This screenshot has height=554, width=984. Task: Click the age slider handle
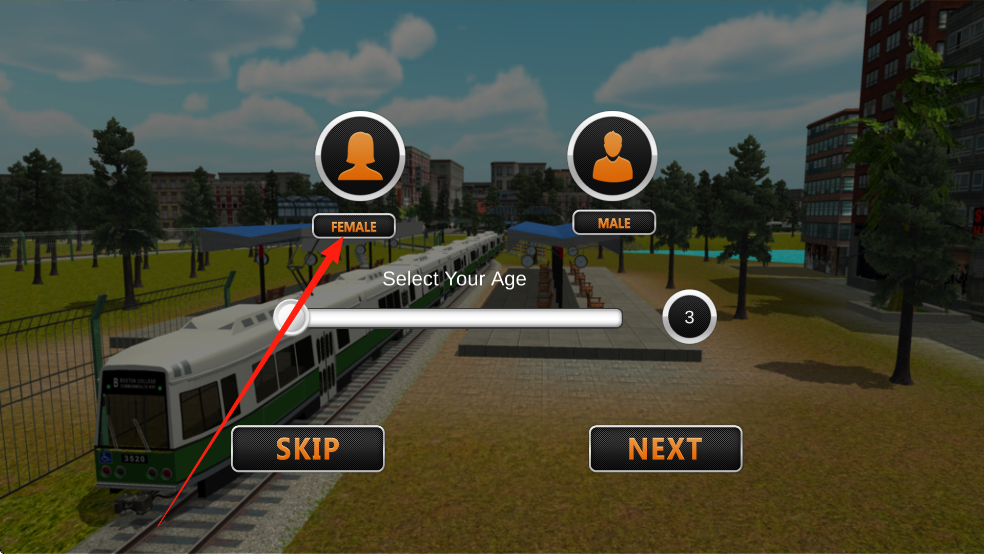(291, 318)
